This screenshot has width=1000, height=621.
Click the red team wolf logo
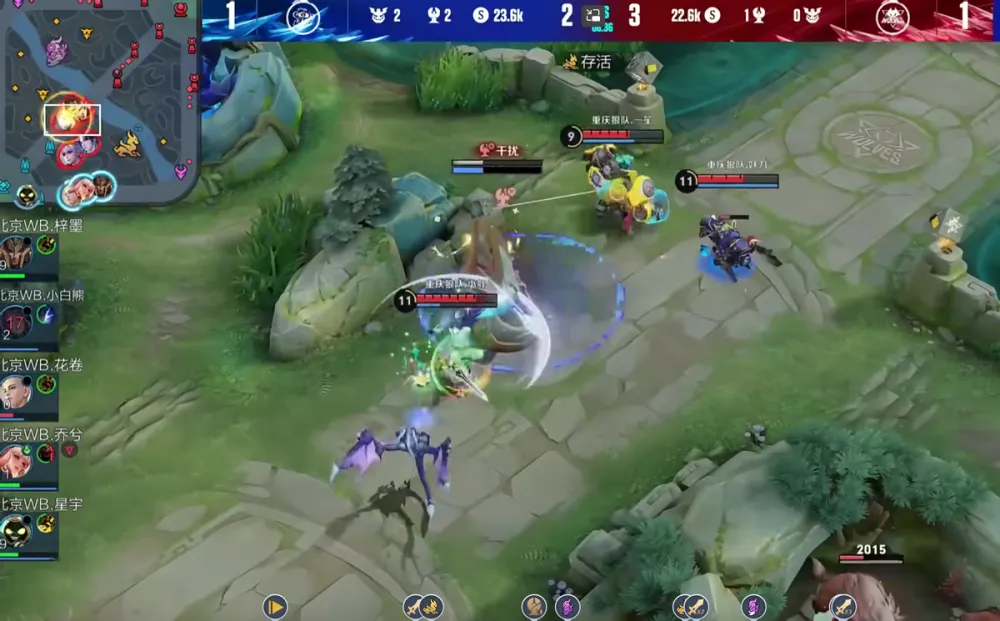coord(892,17)
